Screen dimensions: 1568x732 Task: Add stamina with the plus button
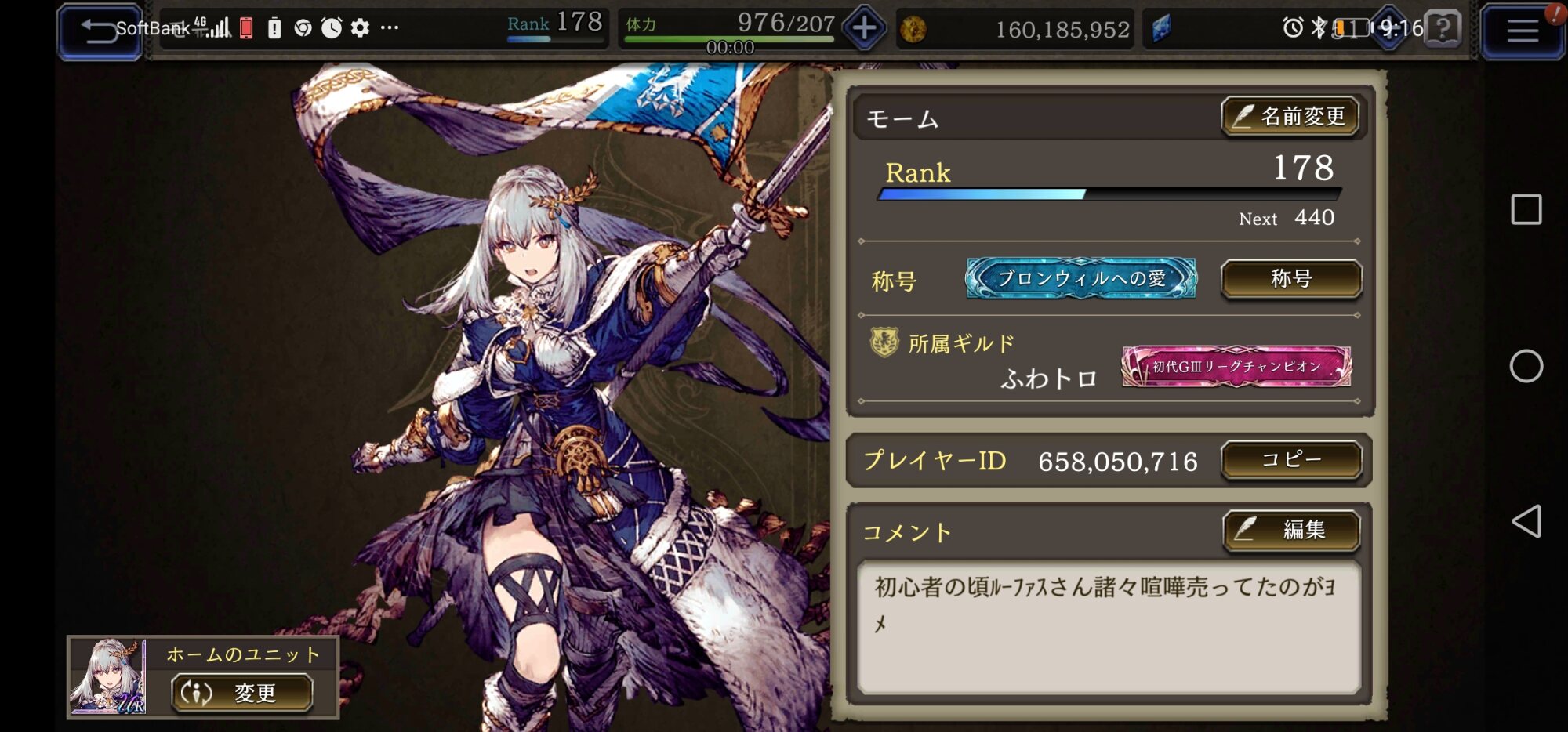(864, 29)
